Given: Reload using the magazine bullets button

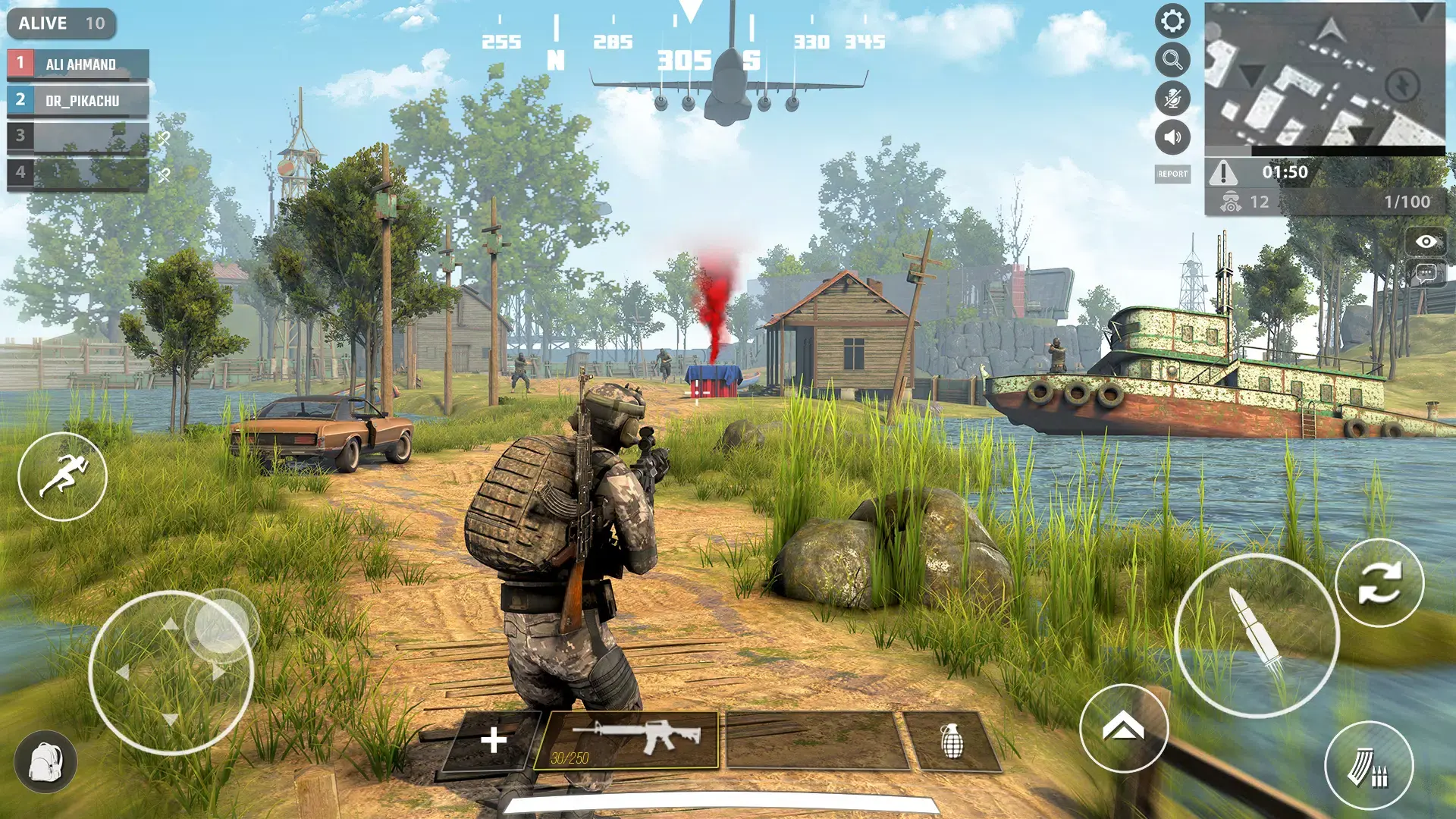Looking at the screenshot, I should pos(1369,766).
